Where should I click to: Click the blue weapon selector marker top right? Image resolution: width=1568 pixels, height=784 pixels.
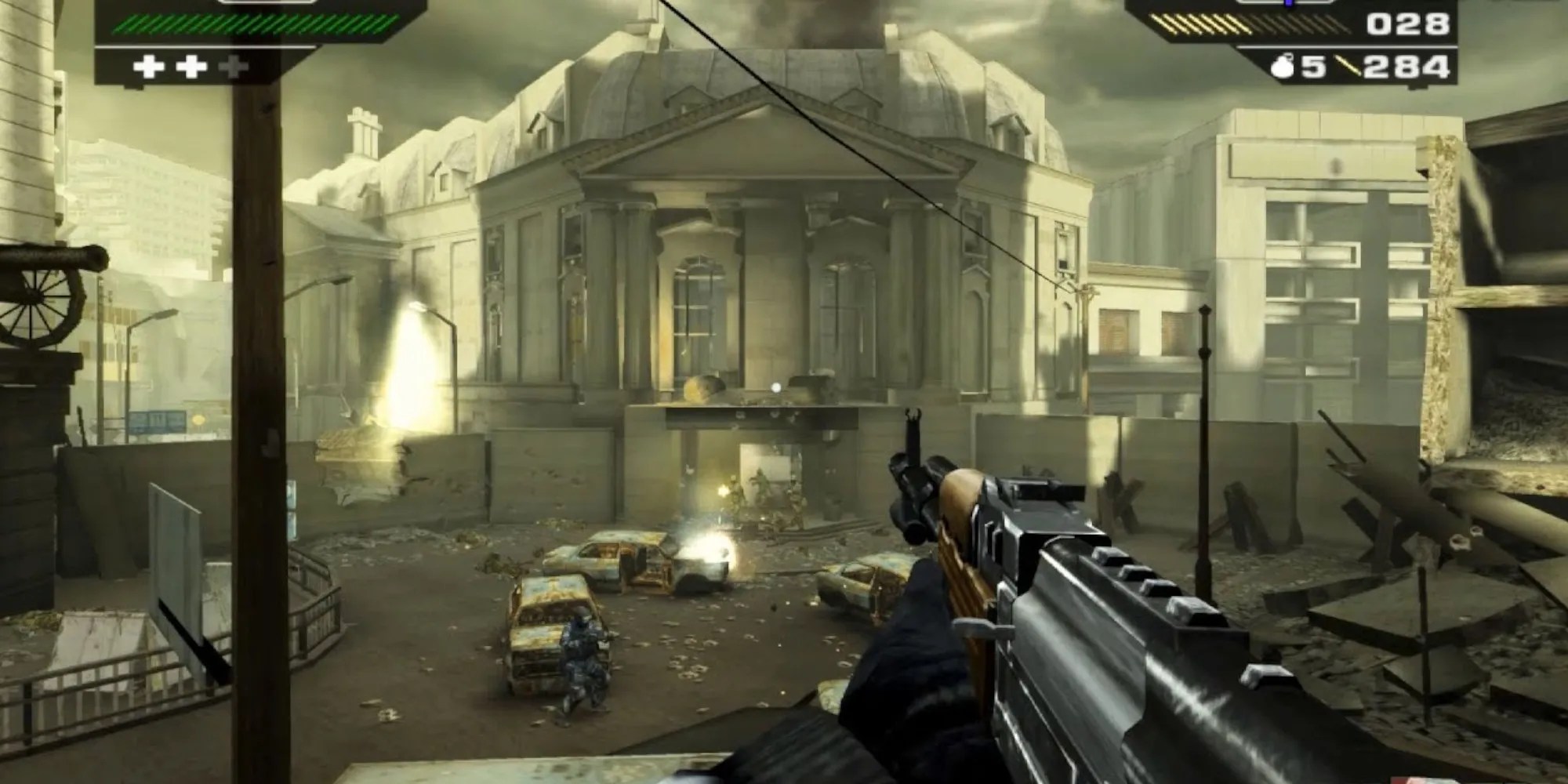point(1287,5)
